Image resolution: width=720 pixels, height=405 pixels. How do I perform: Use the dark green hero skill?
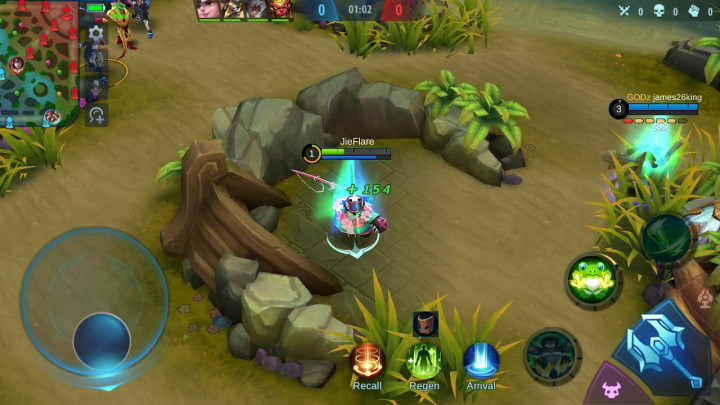pyautogui.click(x=552, y=354)
